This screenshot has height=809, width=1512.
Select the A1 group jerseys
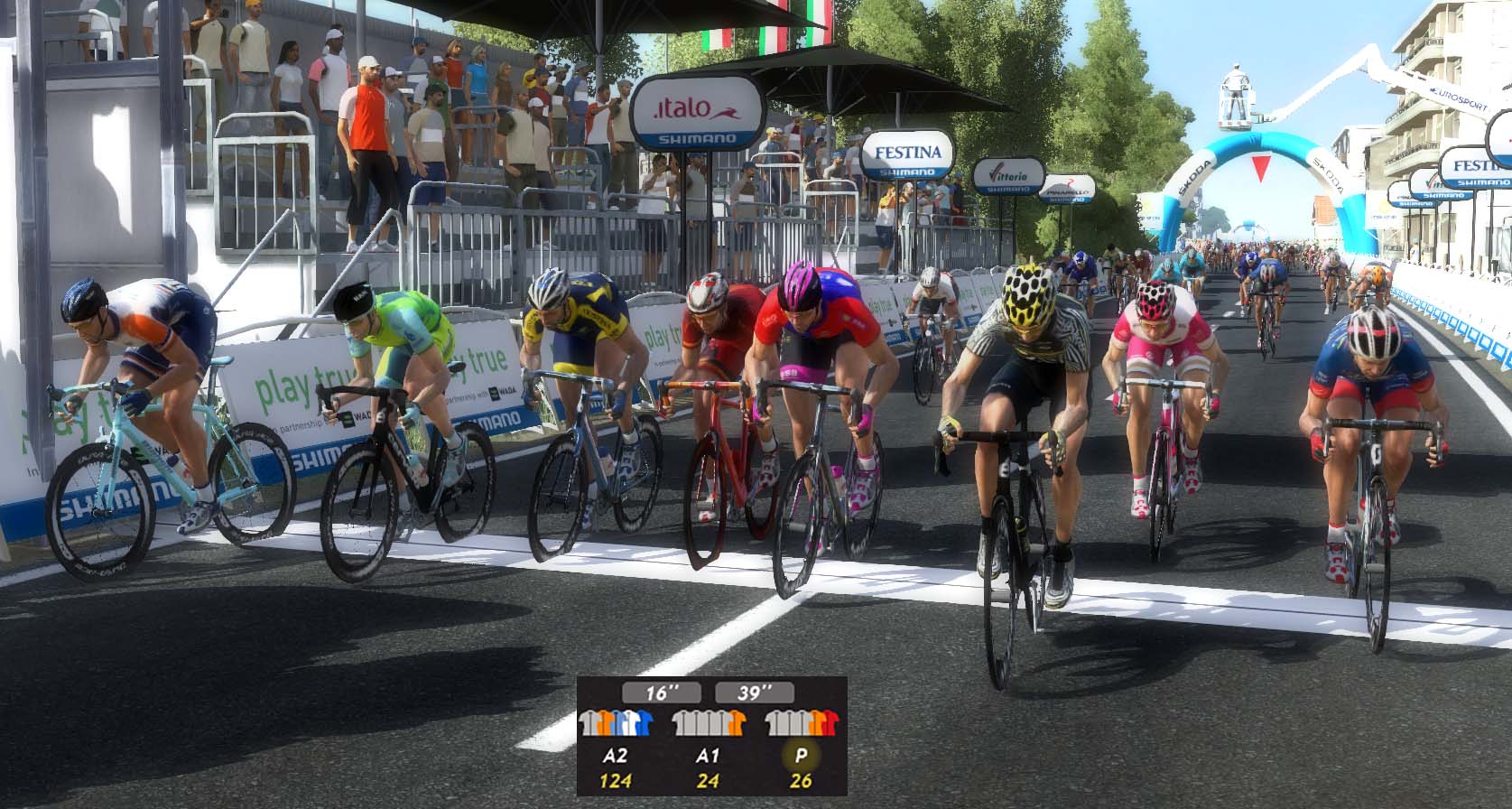[x=710, y=723]
